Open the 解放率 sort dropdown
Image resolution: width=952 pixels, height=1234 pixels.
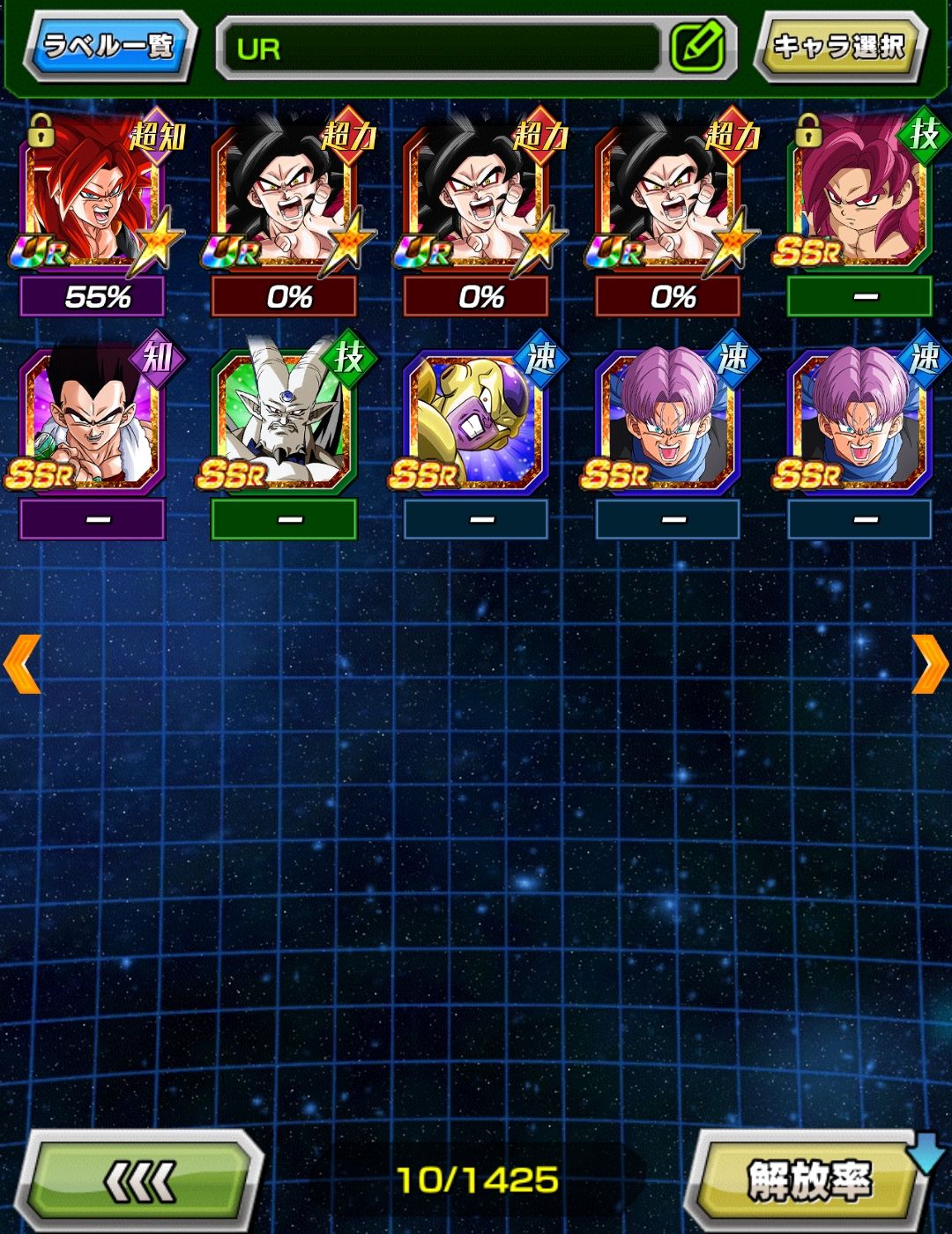809,1181
